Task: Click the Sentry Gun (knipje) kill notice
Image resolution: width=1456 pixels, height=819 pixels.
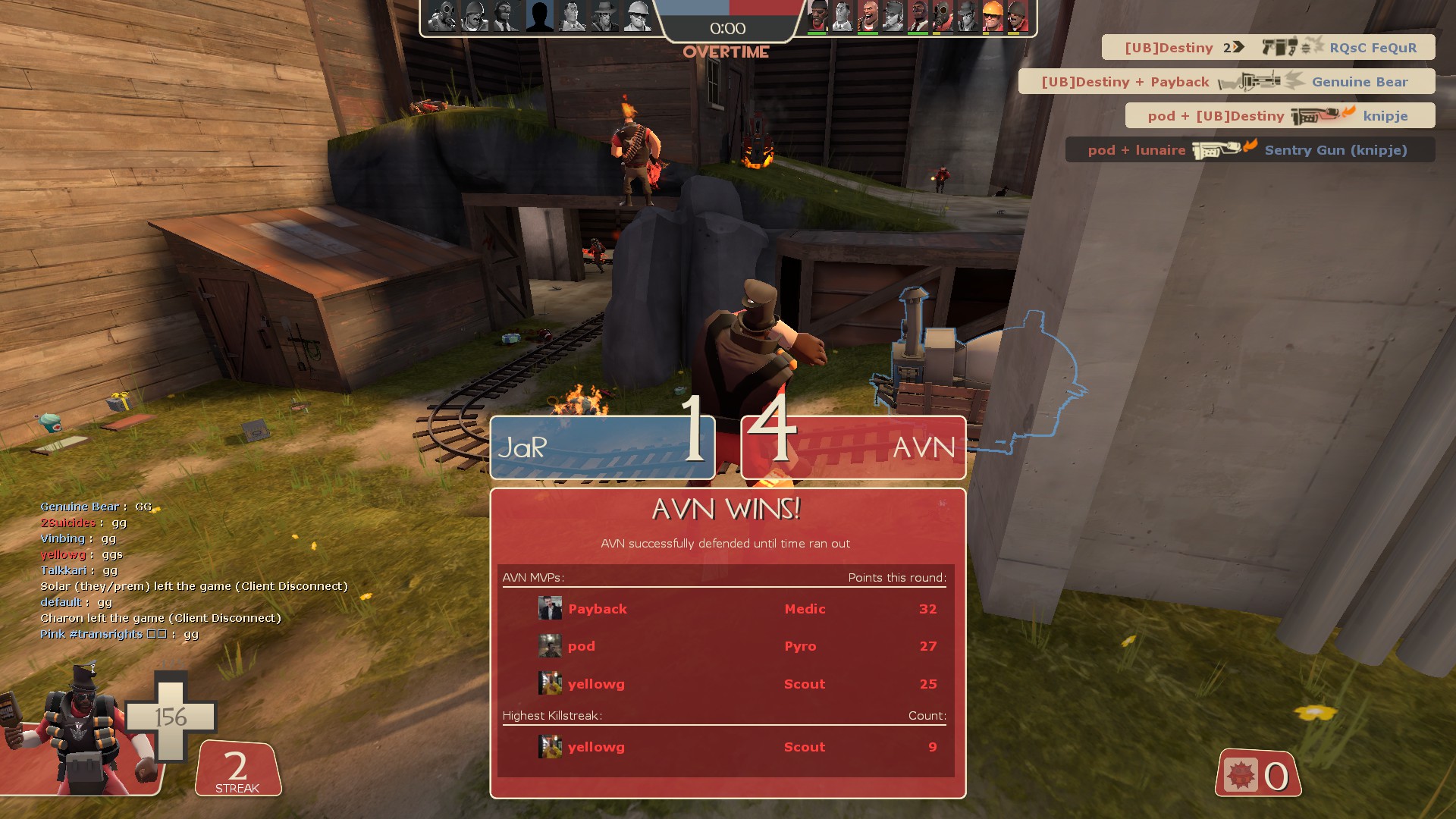Action: click(1250, 149)
